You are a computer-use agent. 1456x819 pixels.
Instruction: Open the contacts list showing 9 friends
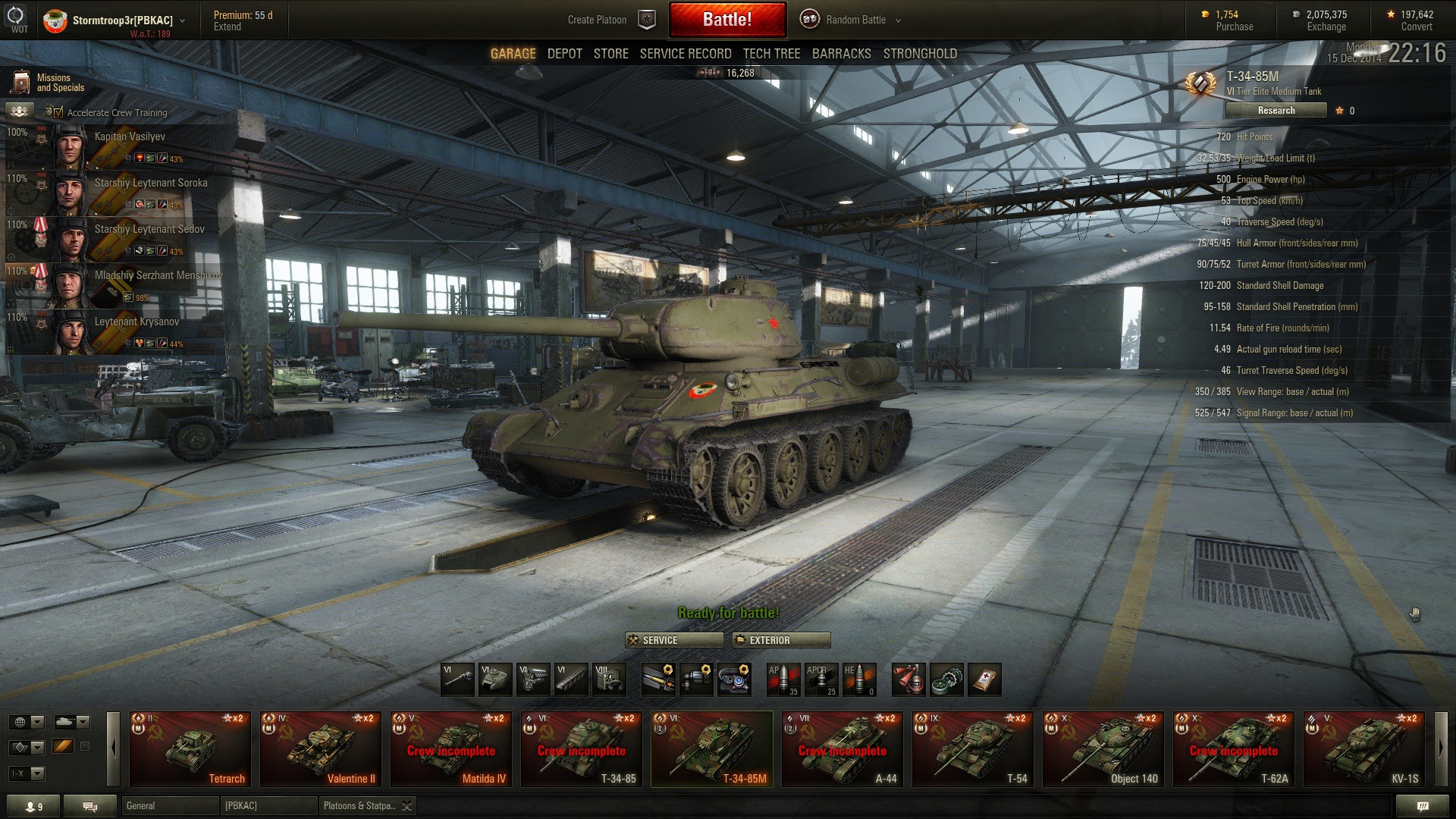33,806
